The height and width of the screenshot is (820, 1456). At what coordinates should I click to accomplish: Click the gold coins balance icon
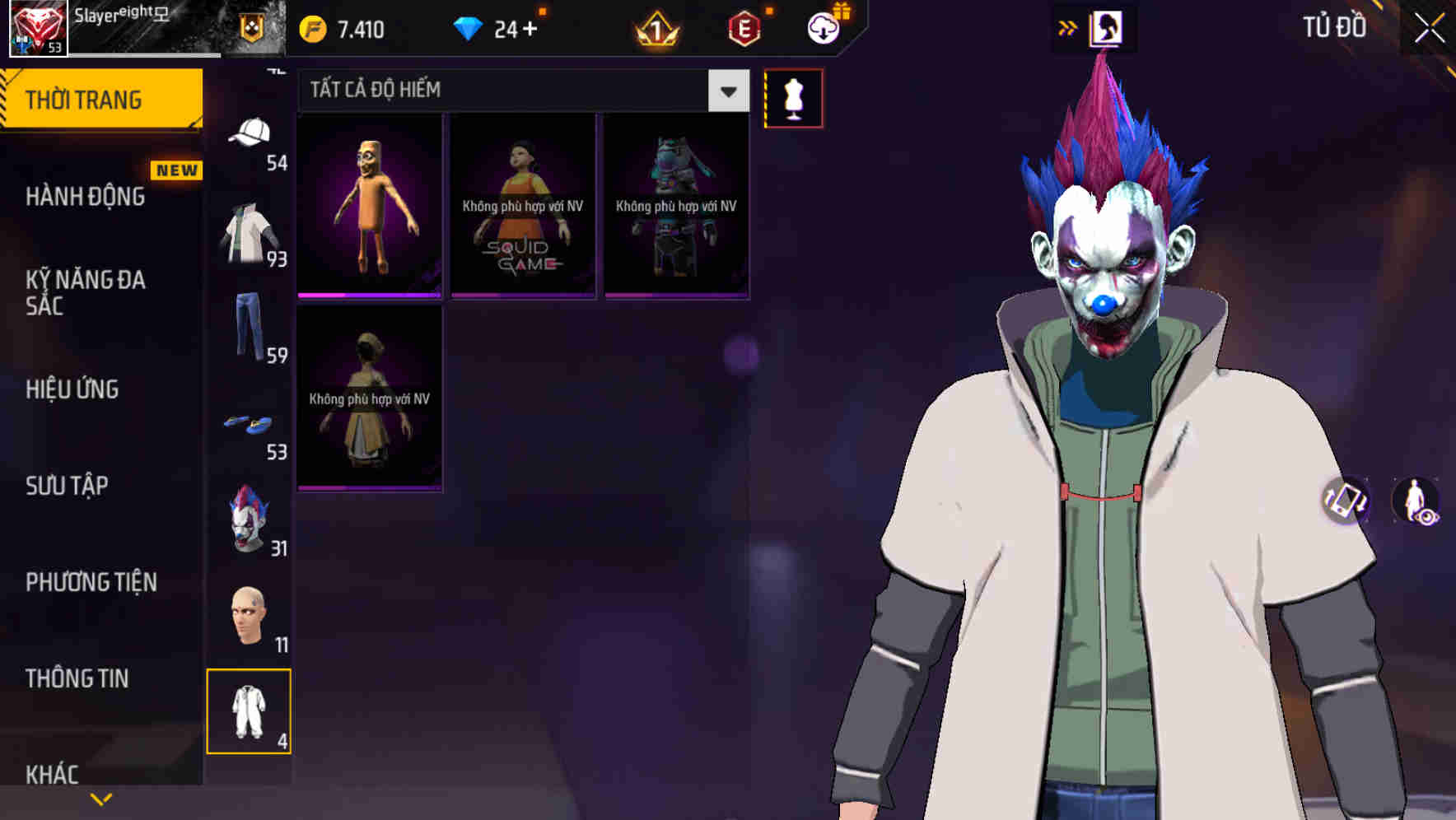[x=312, y=27]
